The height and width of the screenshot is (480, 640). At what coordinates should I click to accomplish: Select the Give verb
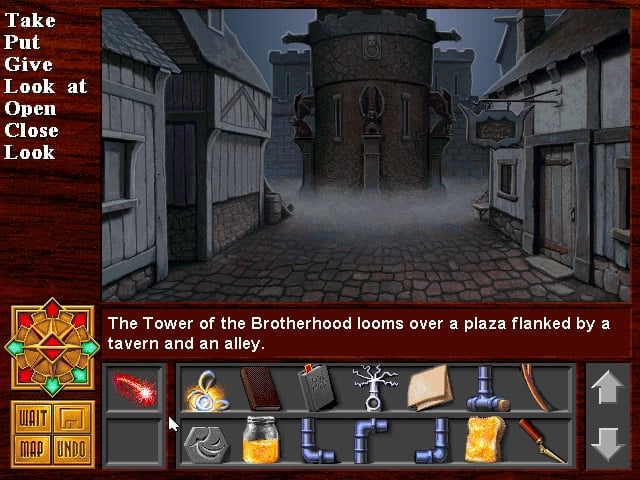click(27, 64)
